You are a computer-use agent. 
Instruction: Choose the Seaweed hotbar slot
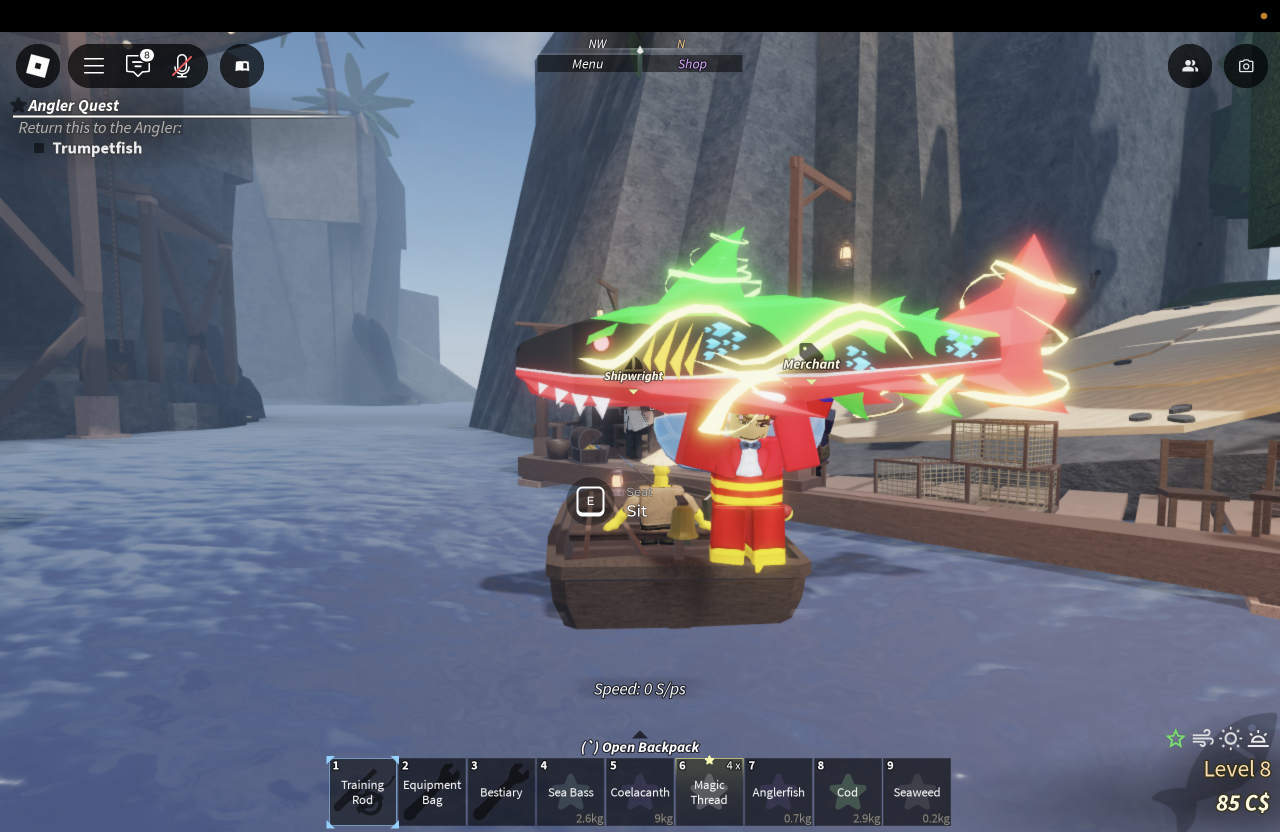coord(917,792)
